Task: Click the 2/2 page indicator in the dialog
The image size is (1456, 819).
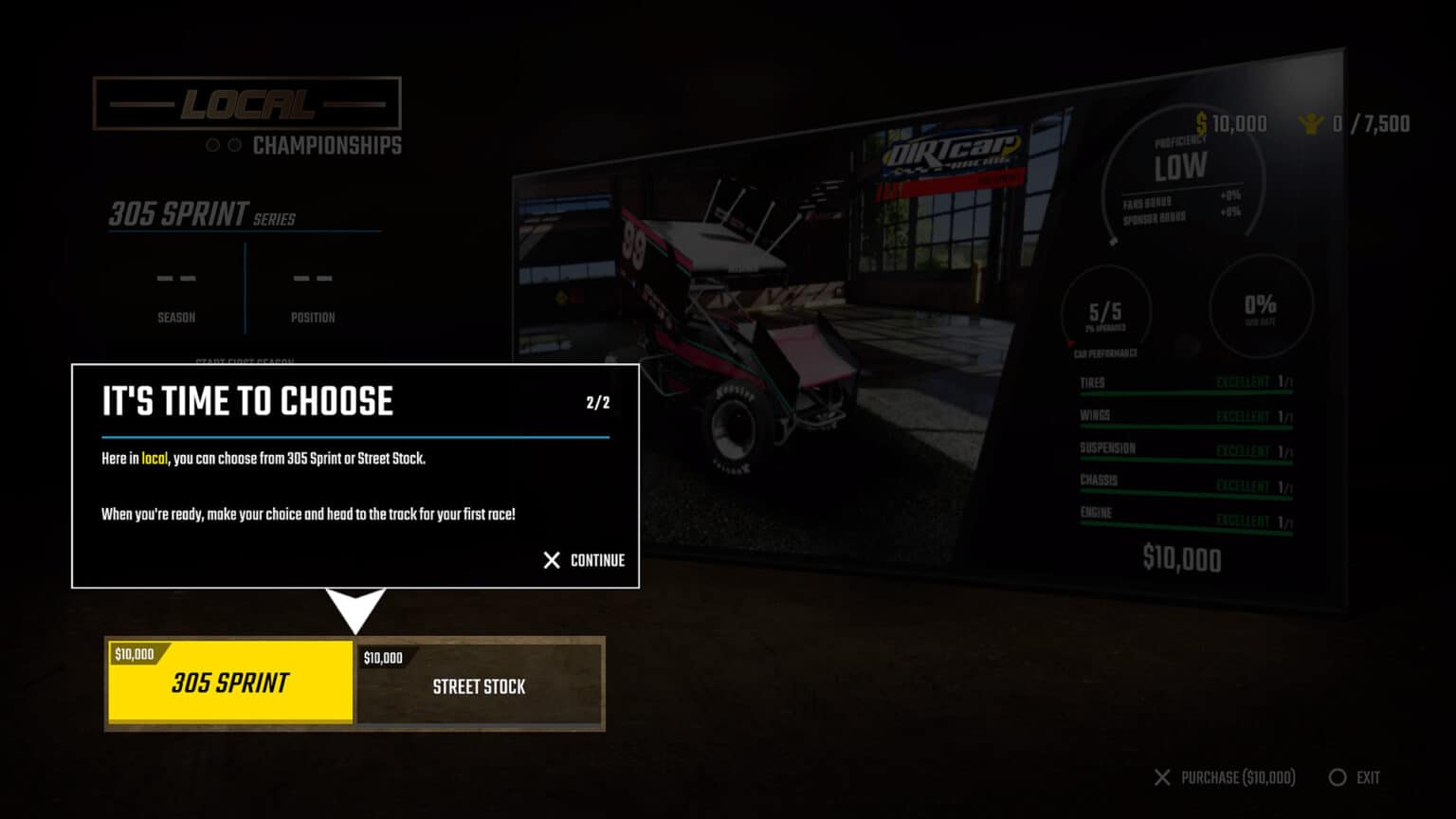Action: coord(597,401)
